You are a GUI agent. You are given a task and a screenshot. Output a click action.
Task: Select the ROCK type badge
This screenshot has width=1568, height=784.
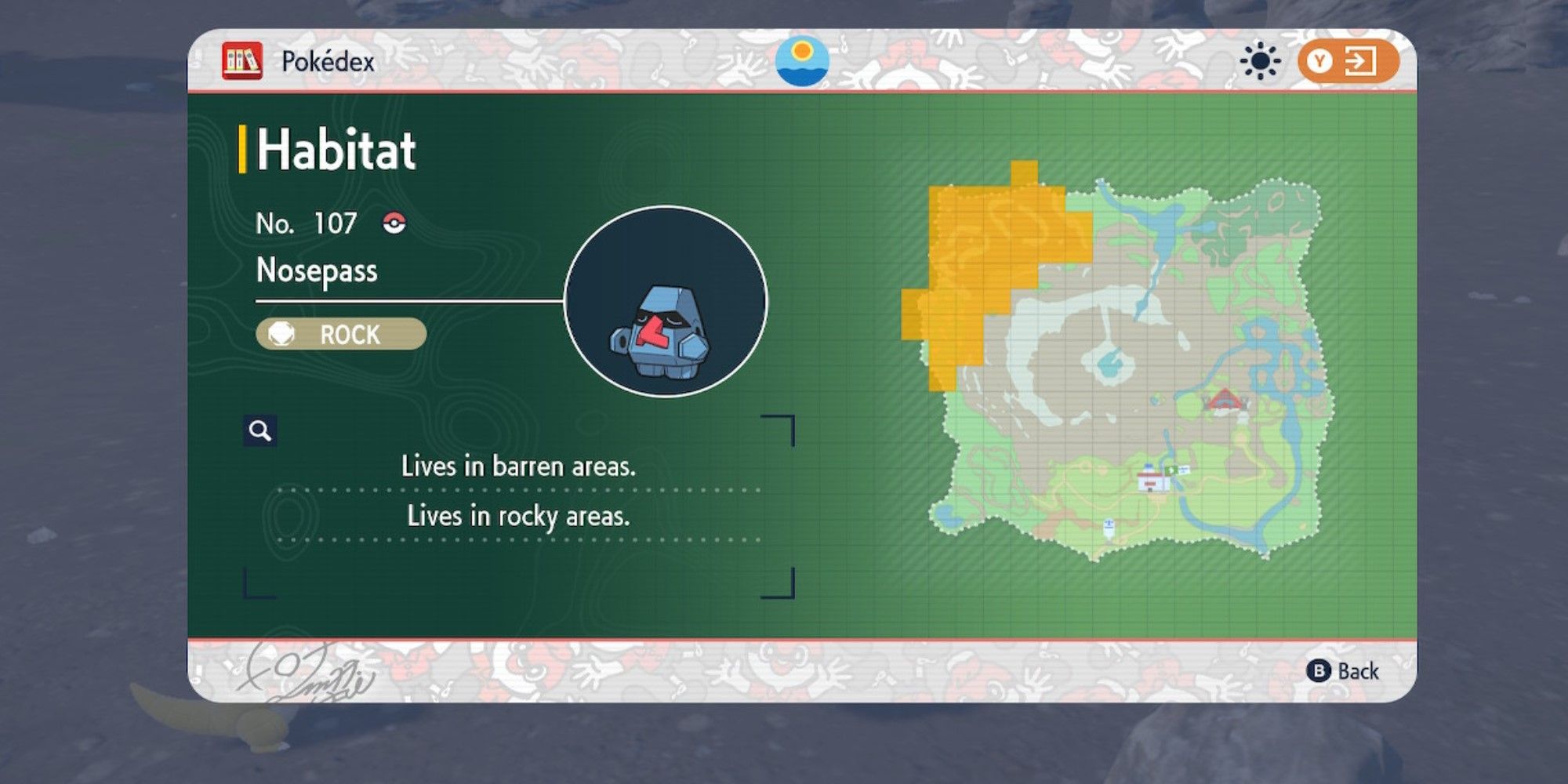[340, 336]
